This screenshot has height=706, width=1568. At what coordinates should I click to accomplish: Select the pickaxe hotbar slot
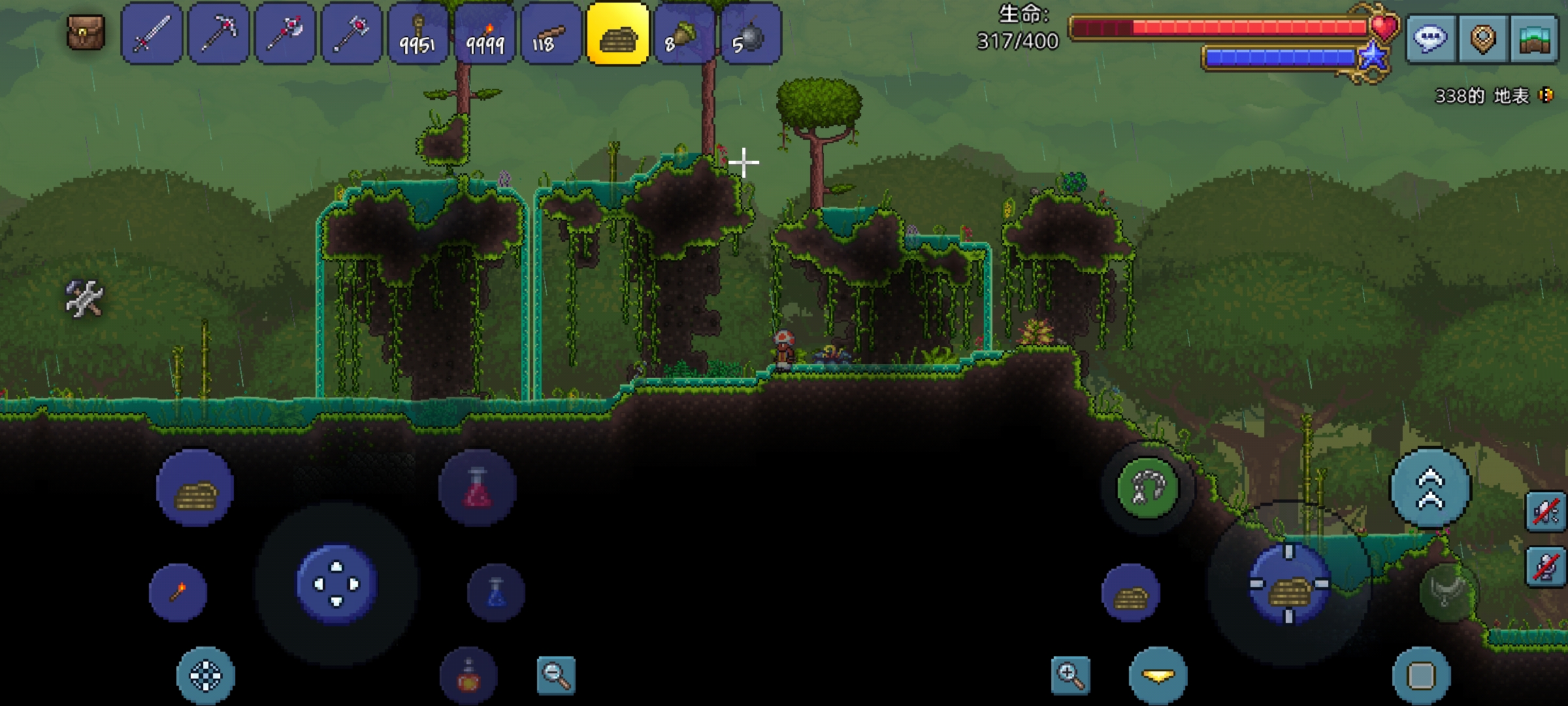pyautogui.click(x=218, y=34)
